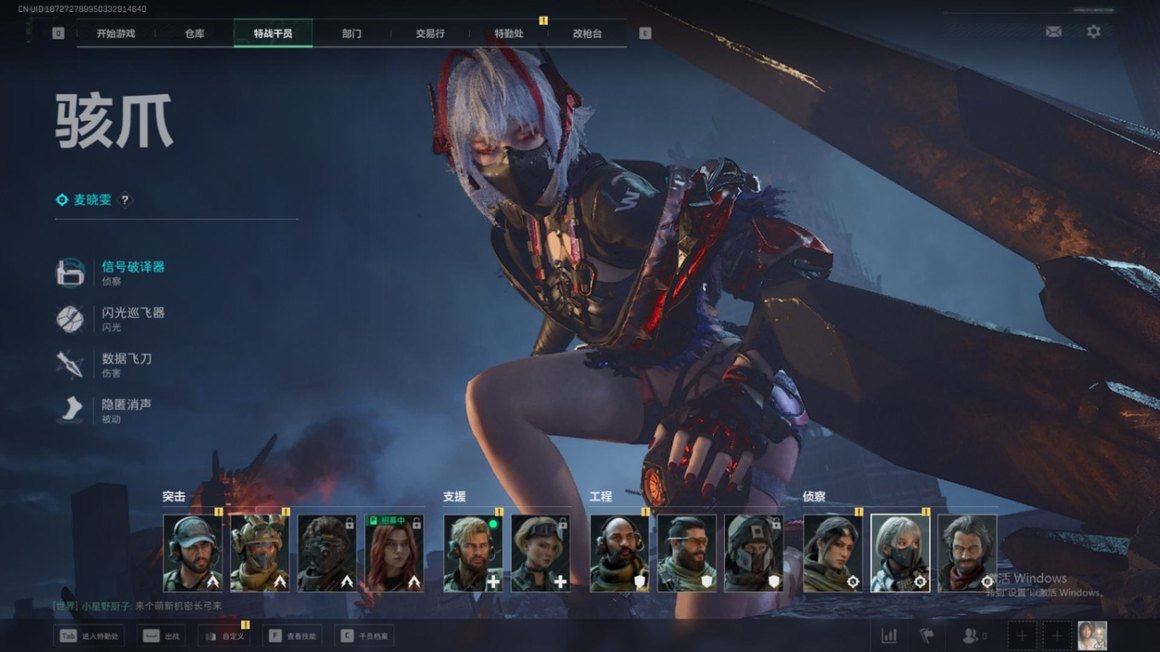The image size is (1160, 652).
Task: Pick the blonde goggles support operator
Action: [541, 553]
